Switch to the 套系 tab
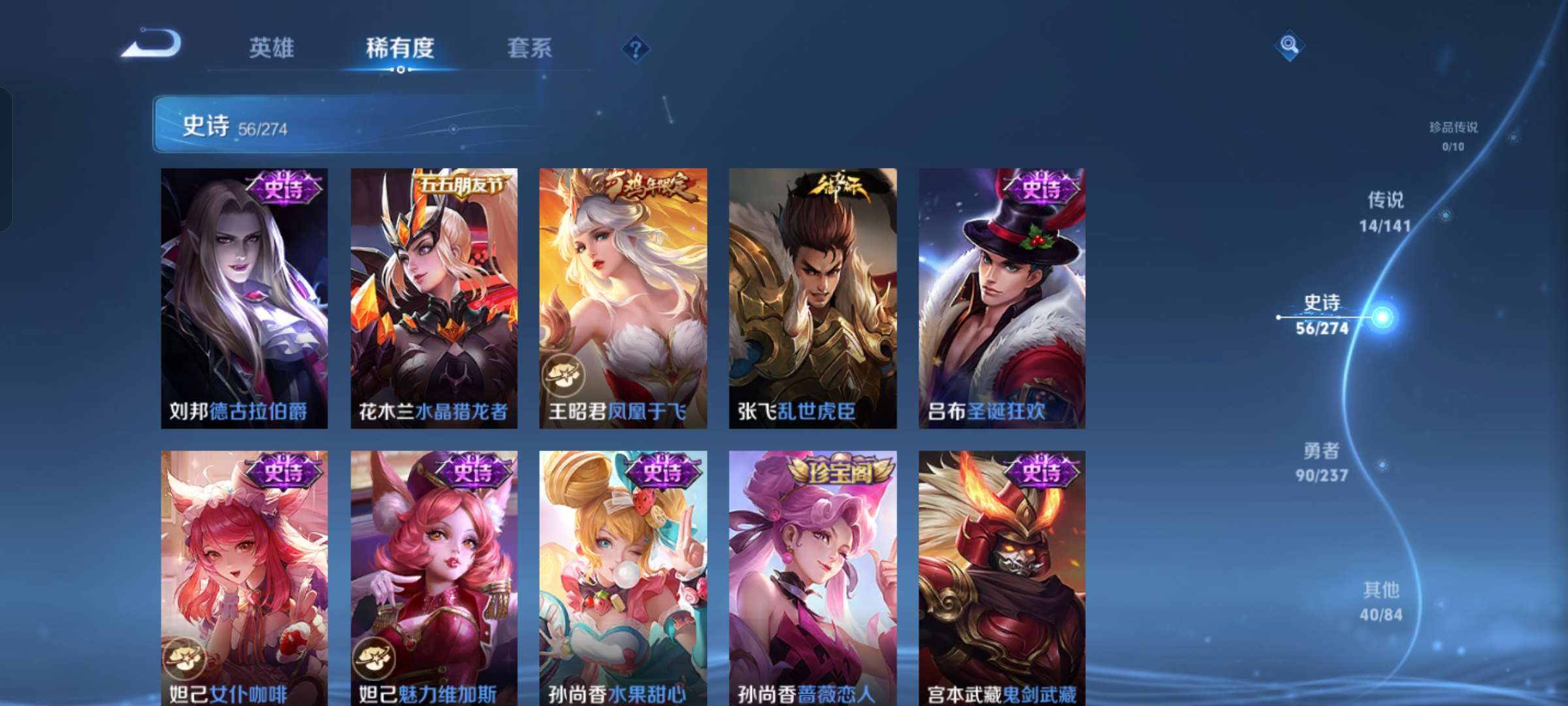 point(531,48)
